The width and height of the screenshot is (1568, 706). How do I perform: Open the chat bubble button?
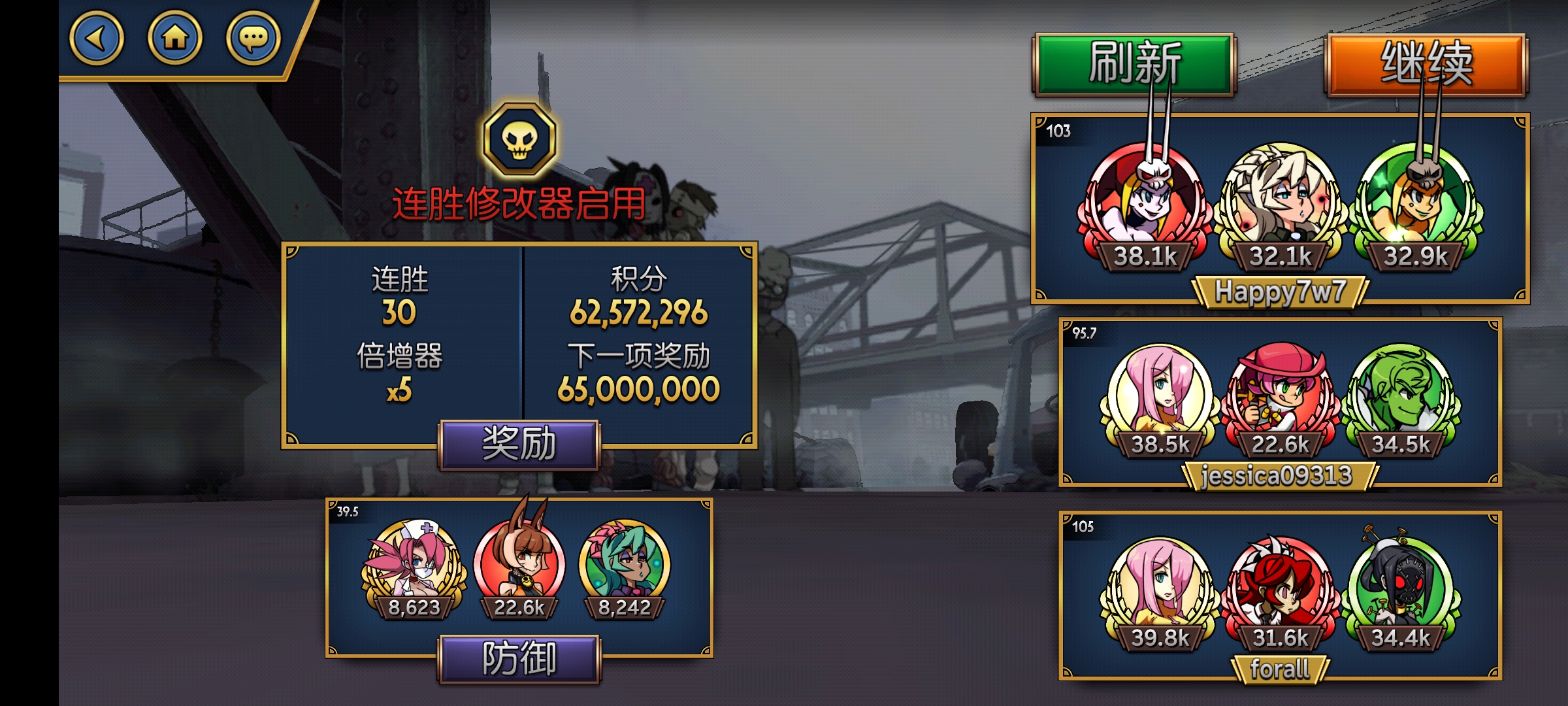pyautogui.click(x=253, y=39)
